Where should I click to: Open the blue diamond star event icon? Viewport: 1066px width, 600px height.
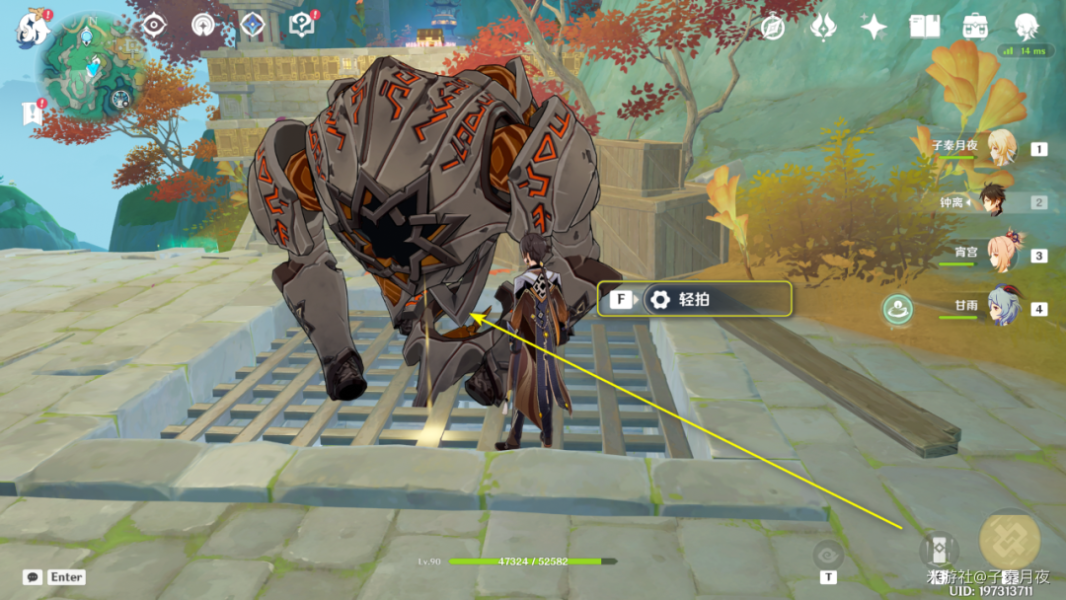[x=252, y=25]
